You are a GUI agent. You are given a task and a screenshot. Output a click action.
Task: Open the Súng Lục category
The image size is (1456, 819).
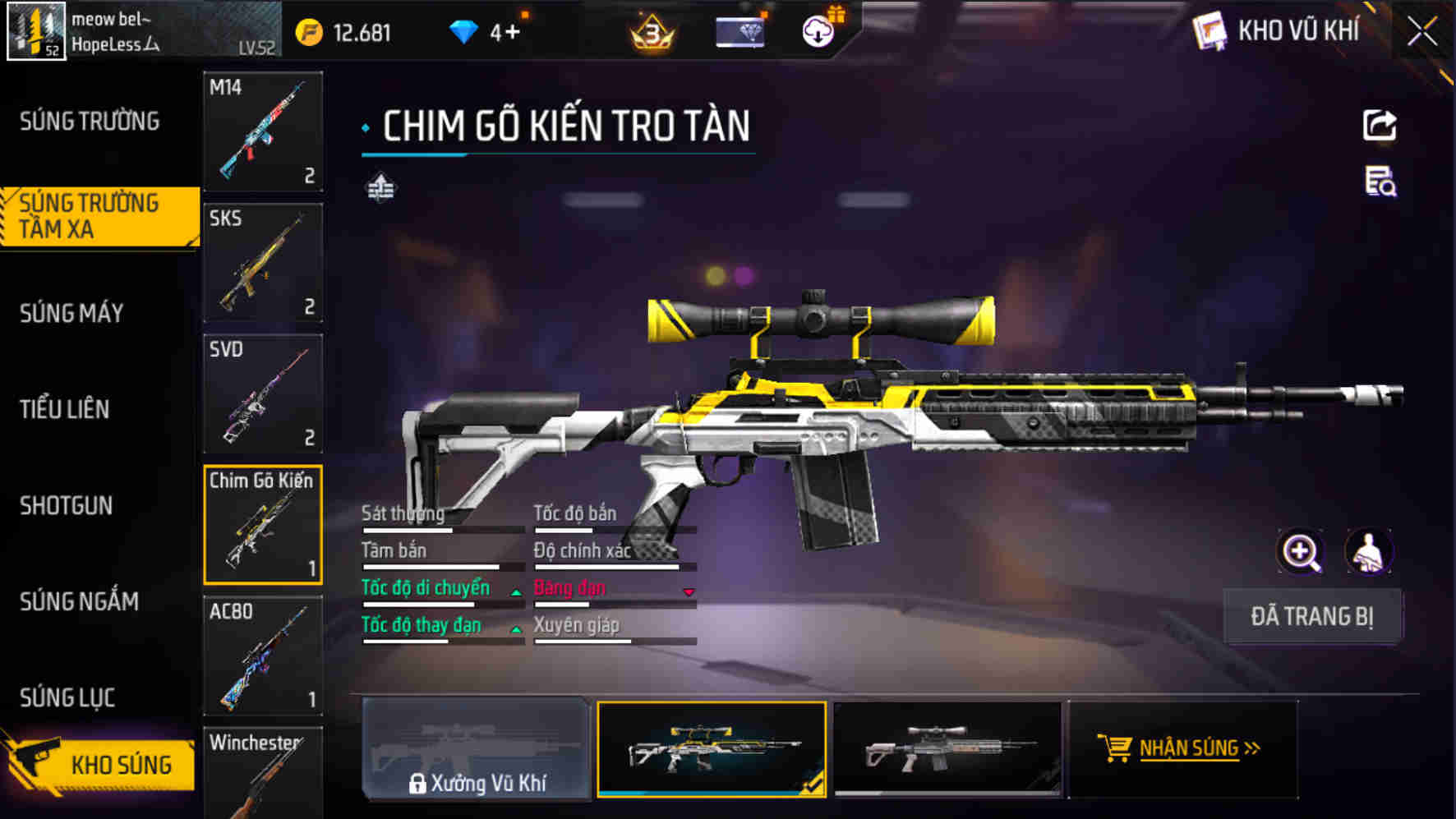(x=67, y=697)
